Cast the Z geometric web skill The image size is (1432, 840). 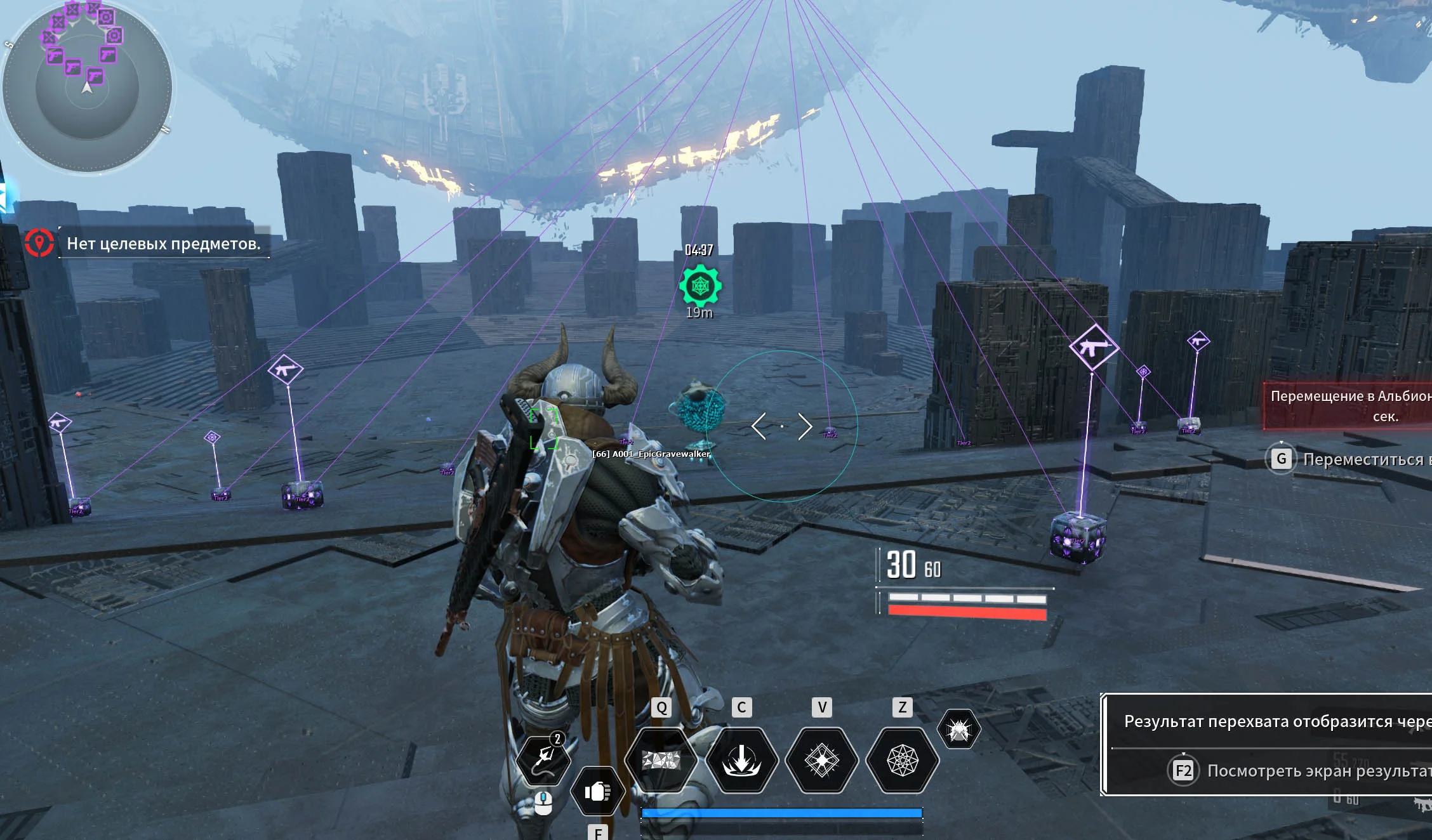[902, 759]
